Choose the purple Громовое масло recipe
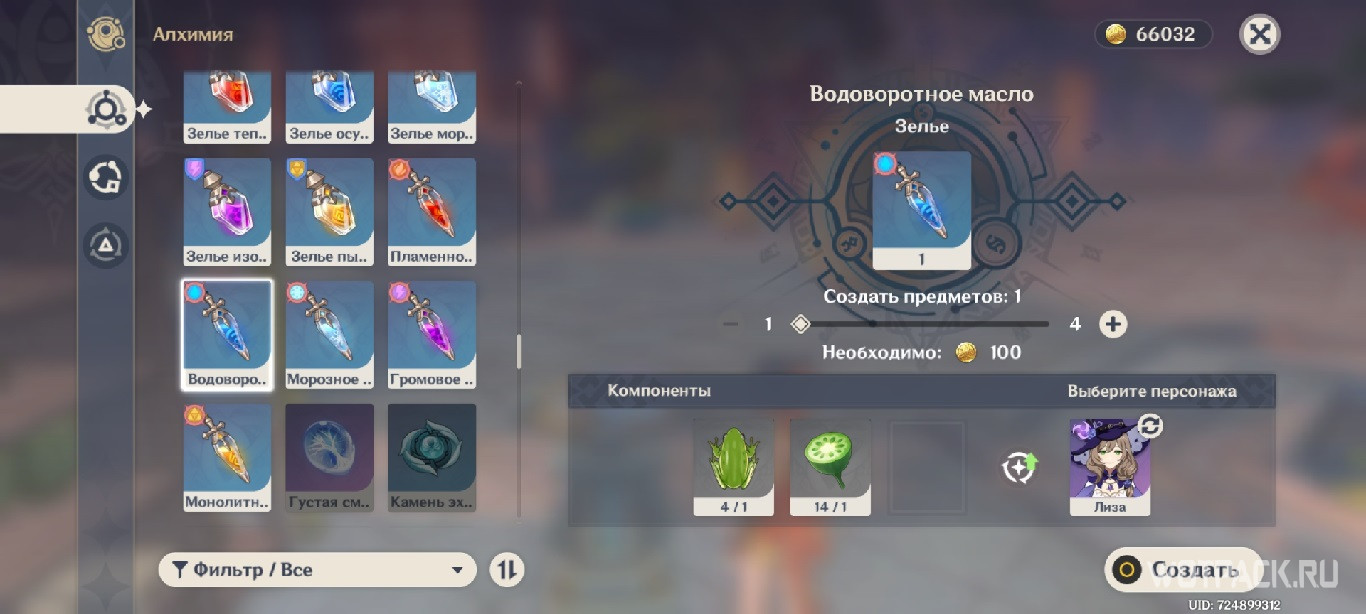The width and height of the screenshot is (1366, 614). point(432,334)
